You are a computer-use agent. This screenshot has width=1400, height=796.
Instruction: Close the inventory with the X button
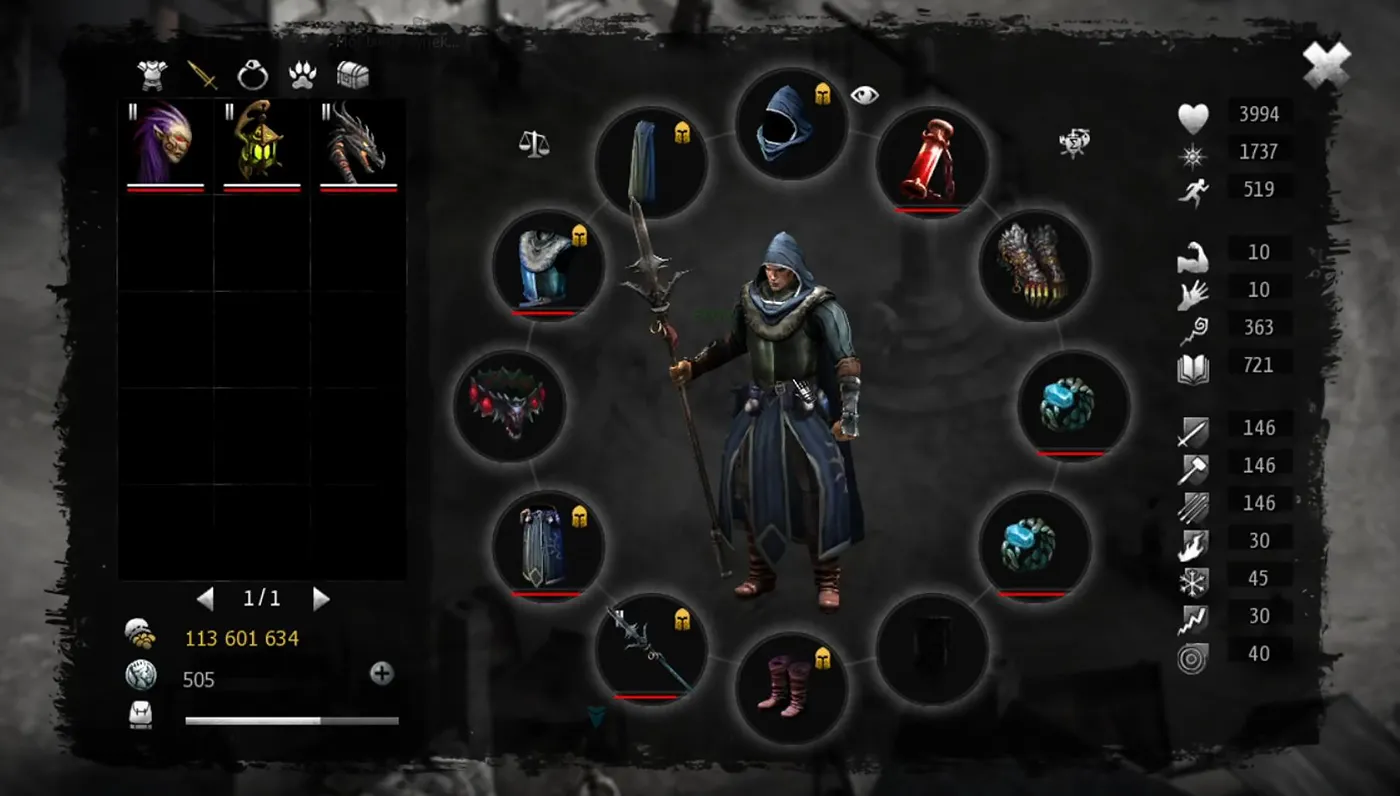click(x=1326, y=66)
